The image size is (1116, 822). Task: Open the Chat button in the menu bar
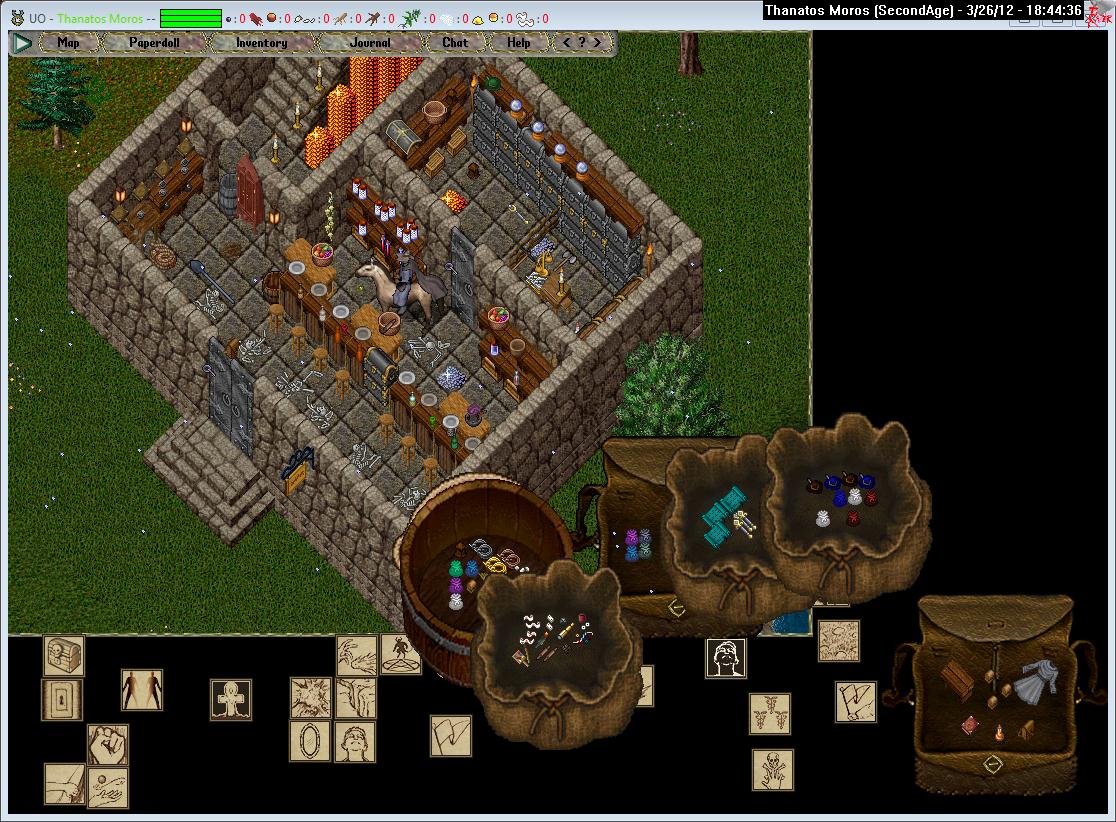point(455,43)
